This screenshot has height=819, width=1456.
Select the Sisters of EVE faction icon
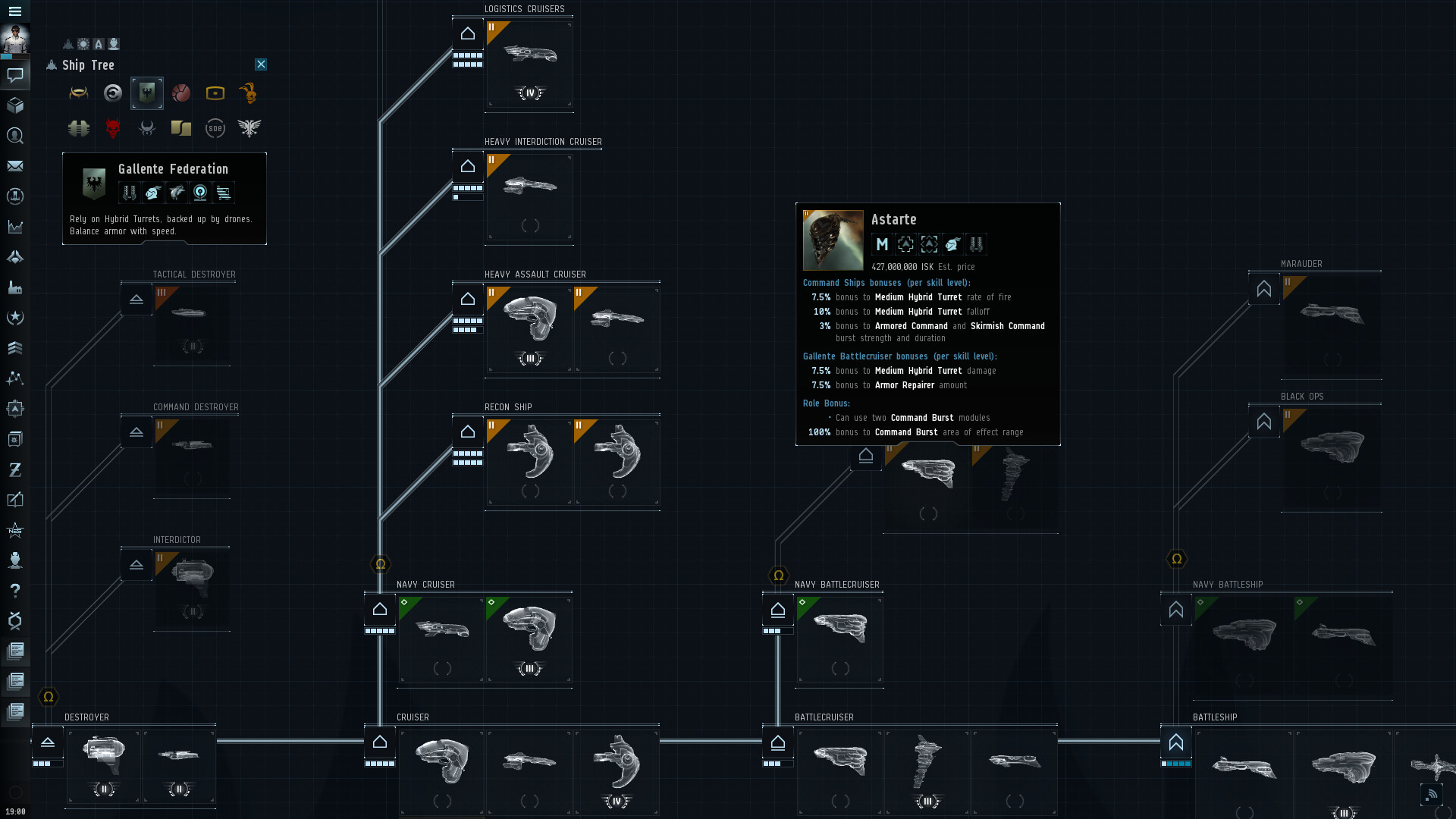215,128
